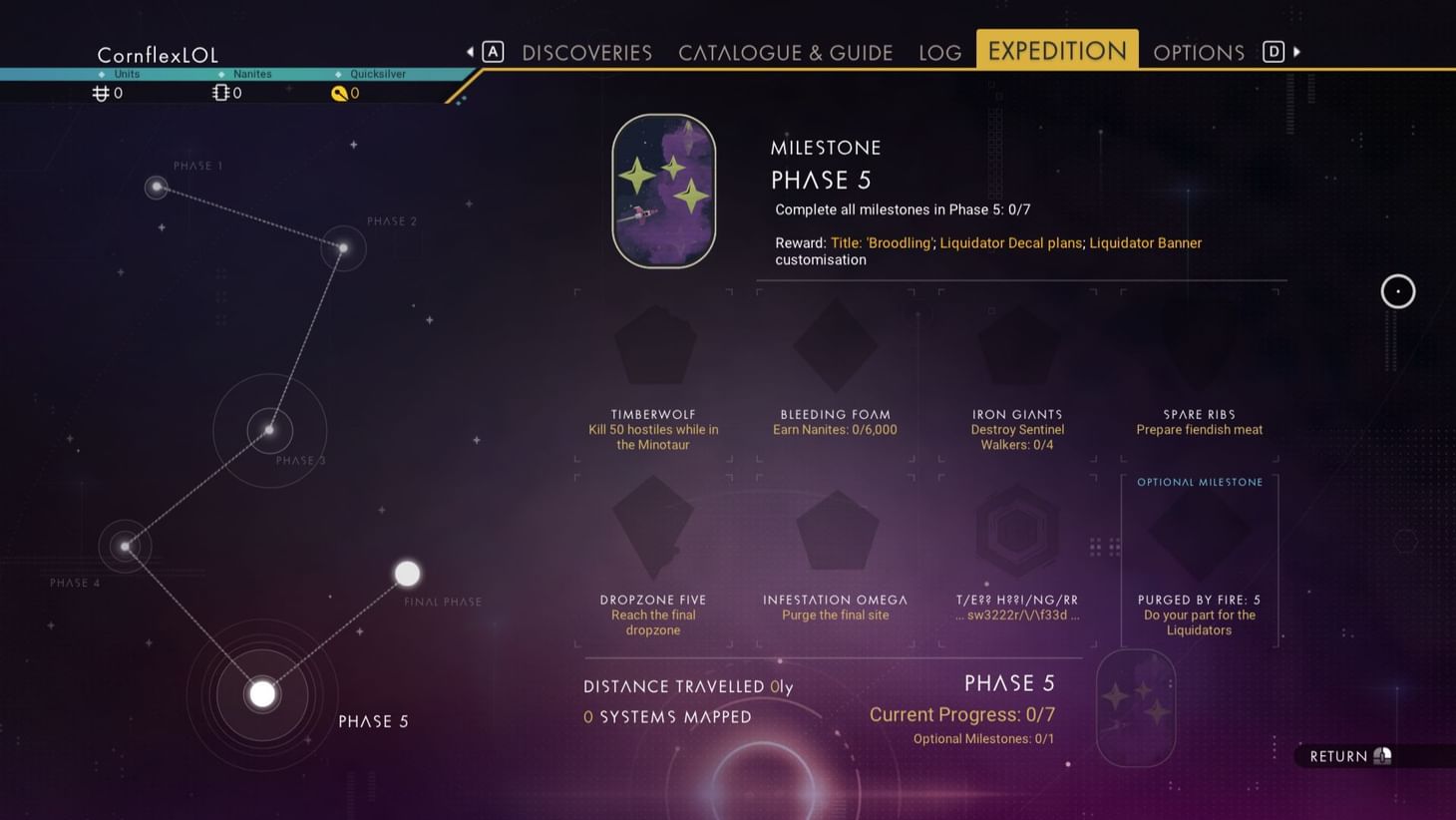Click the Quicksilver currency icon
This screenshot has height=820, width=1456.
click(x=340, y=93)
